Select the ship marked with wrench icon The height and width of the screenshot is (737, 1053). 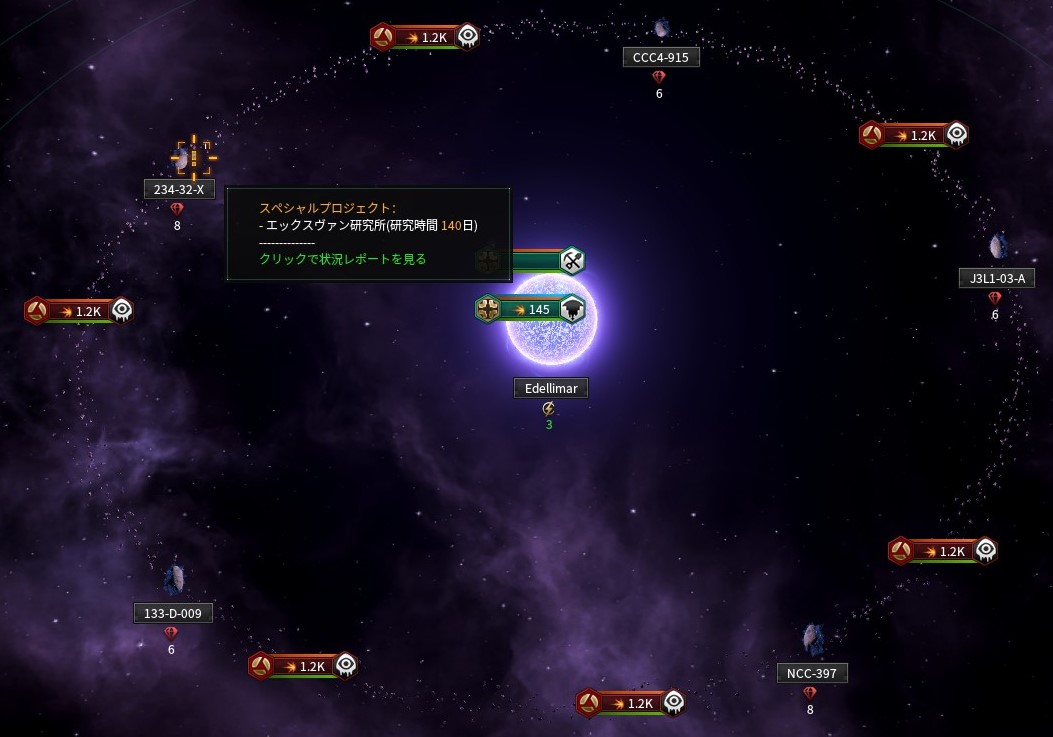571,261
